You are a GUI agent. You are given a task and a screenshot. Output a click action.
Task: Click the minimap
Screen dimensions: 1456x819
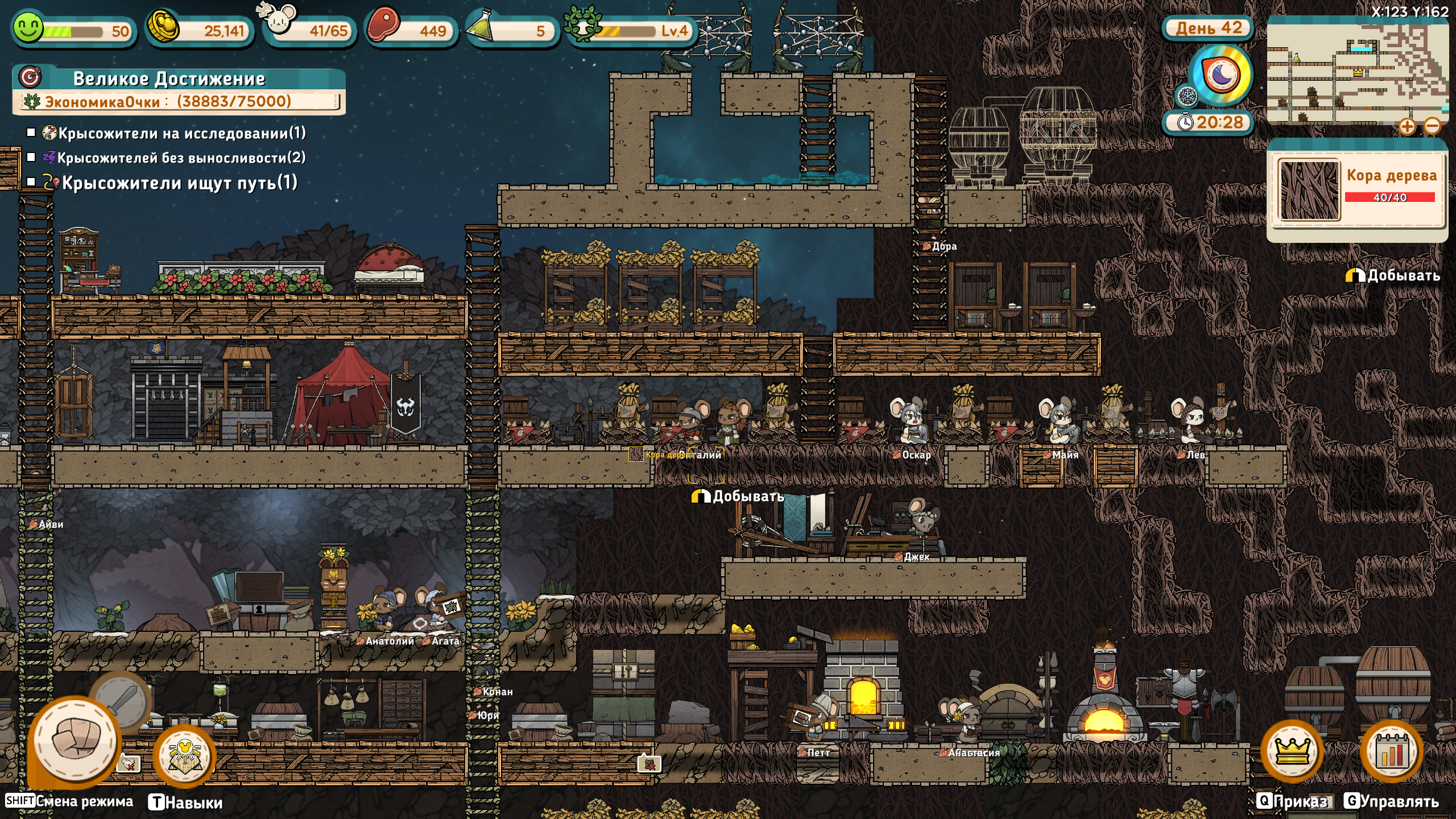pyautogui.click(x=1357, y=71)
